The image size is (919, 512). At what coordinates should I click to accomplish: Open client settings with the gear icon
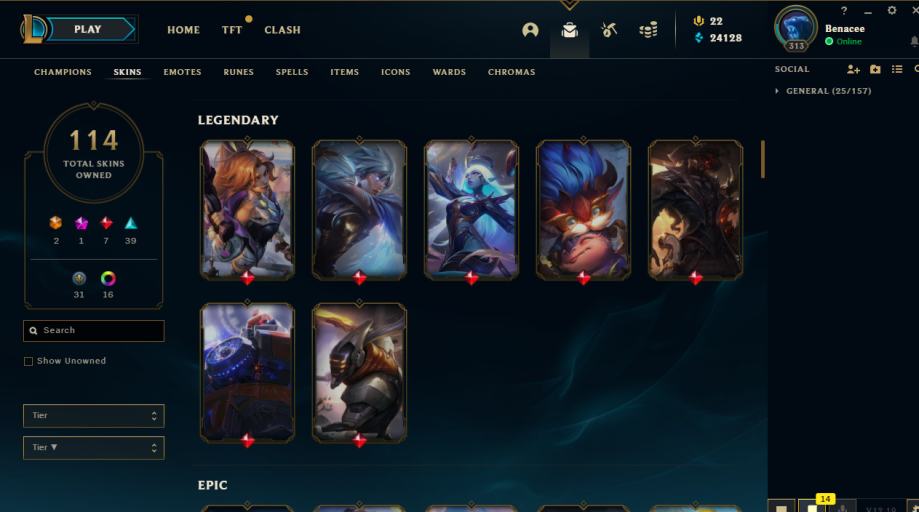[892, 10]
